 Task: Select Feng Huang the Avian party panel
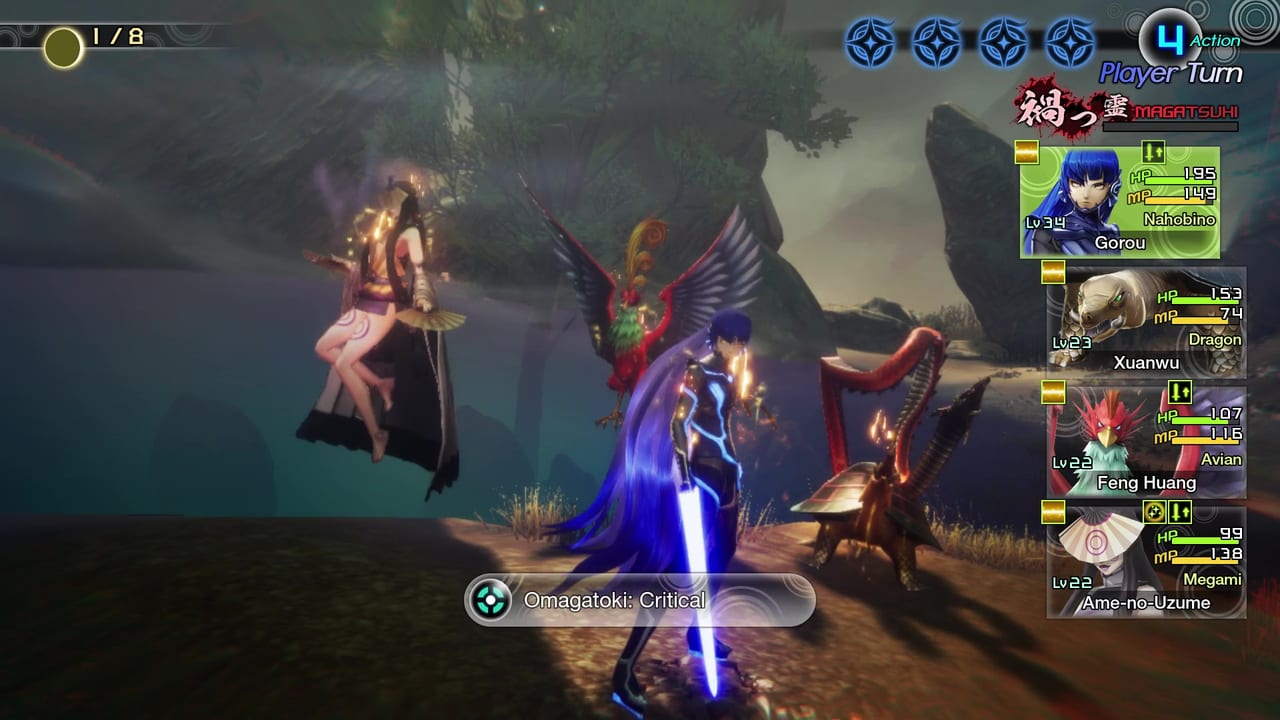[1146, 442]
